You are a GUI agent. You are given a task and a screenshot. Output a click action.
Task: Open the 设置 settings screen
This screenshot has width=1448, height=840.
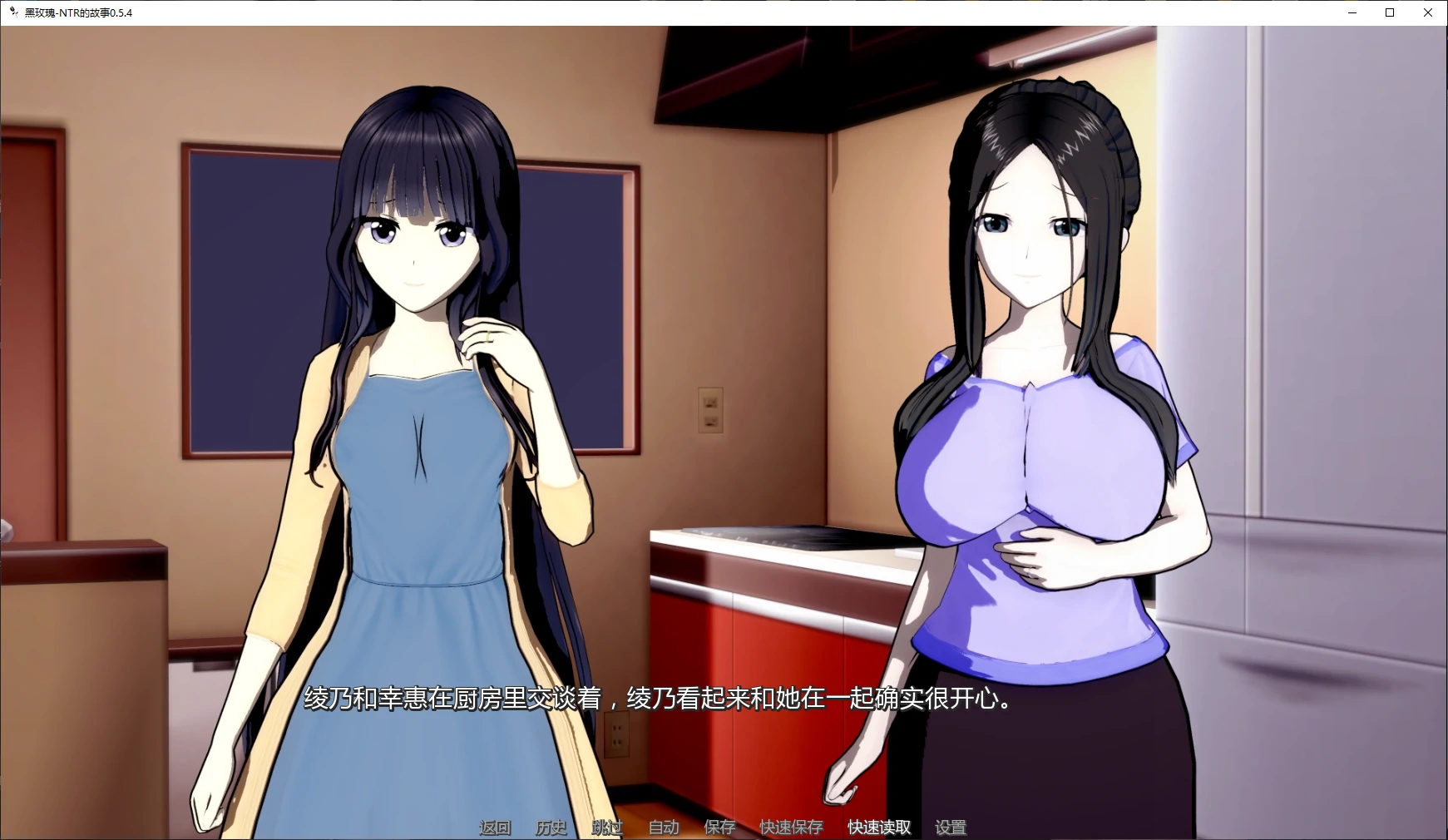tap(952, 828)
